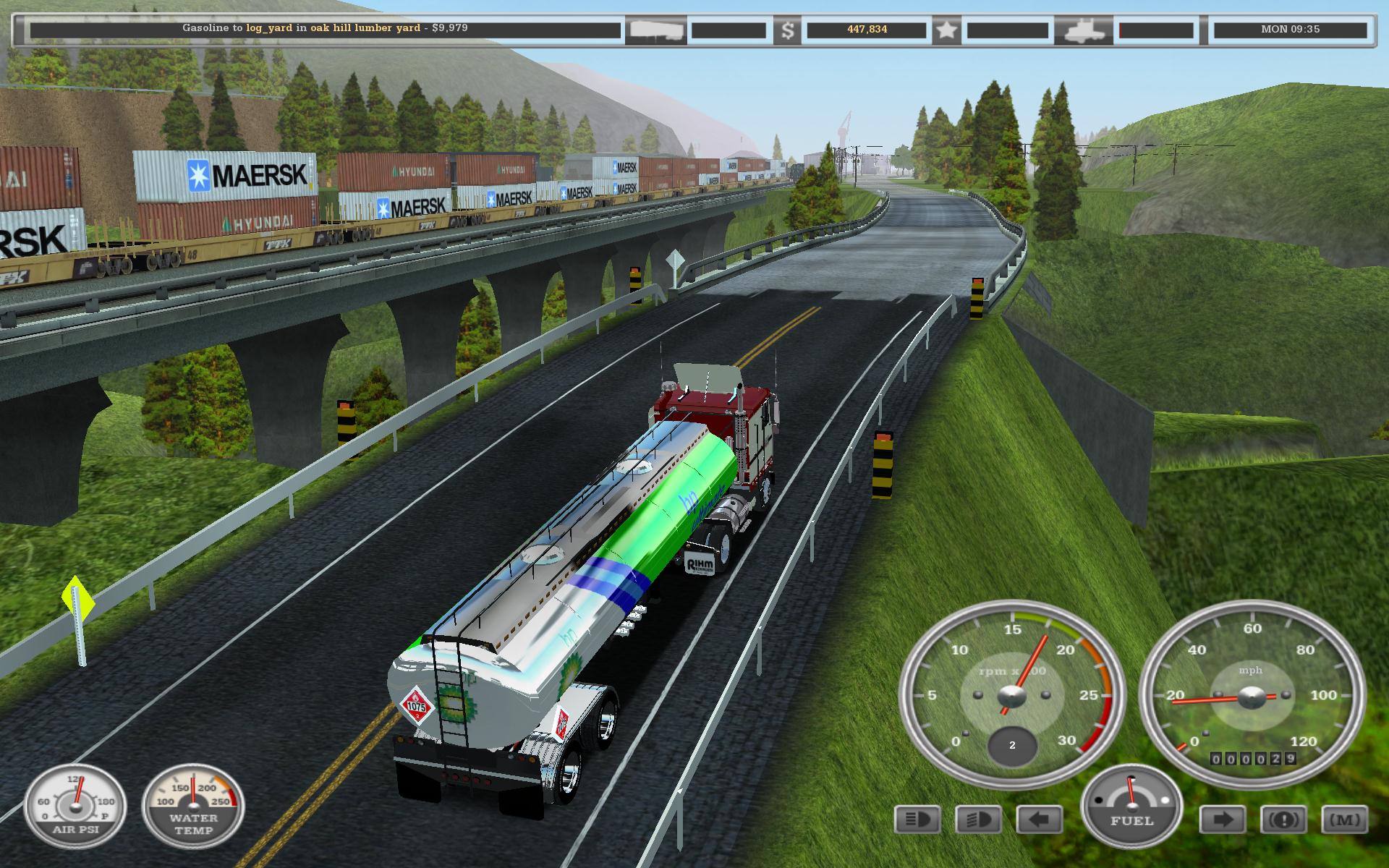Click the star rating icon
The image size is (1389, 868).
(x=947, y=30)
